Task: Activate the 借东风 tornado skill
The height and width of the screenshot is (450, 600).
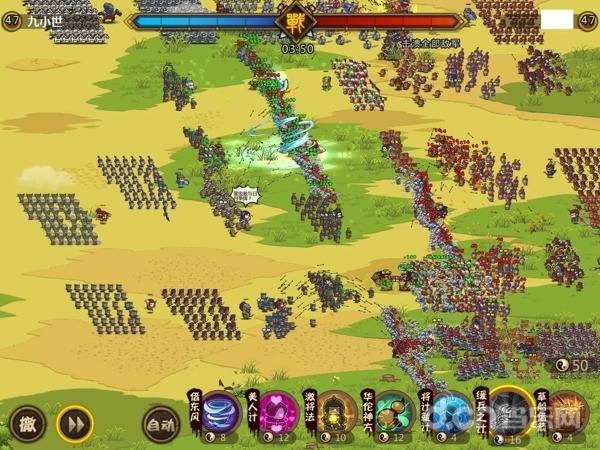Action: [220, 412]
